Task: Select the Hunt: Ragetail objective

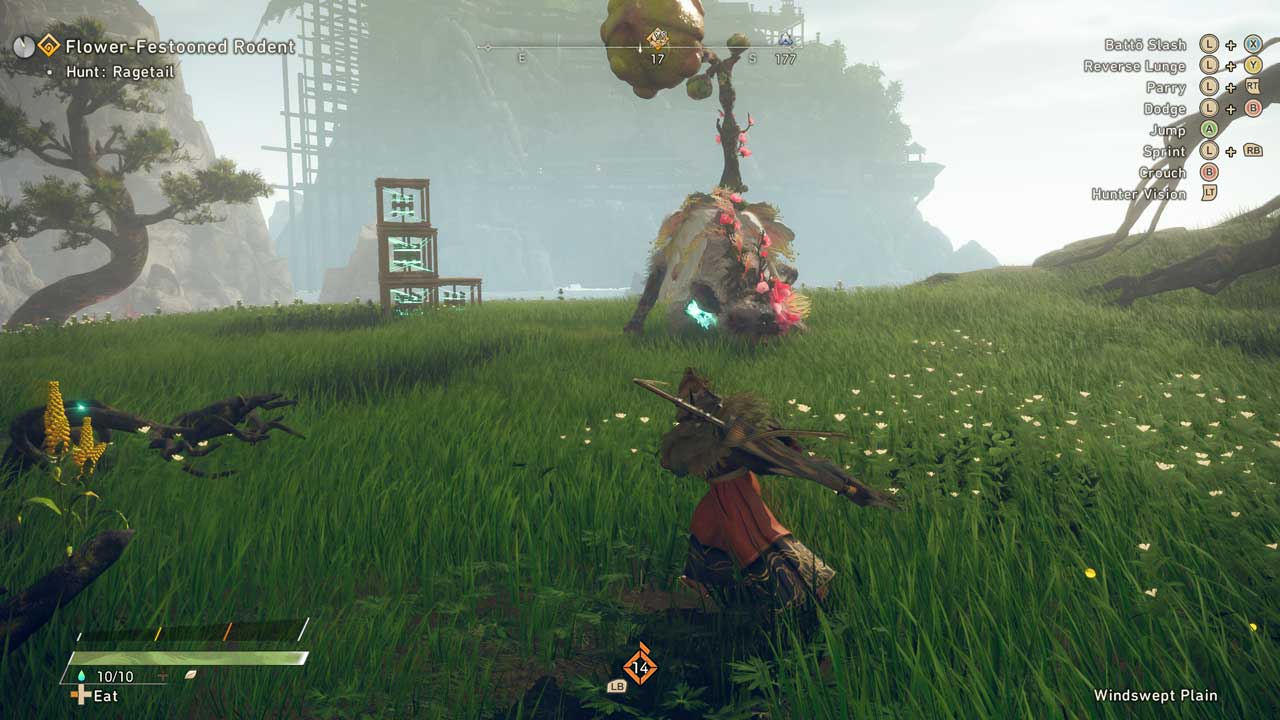Action: 120,71
